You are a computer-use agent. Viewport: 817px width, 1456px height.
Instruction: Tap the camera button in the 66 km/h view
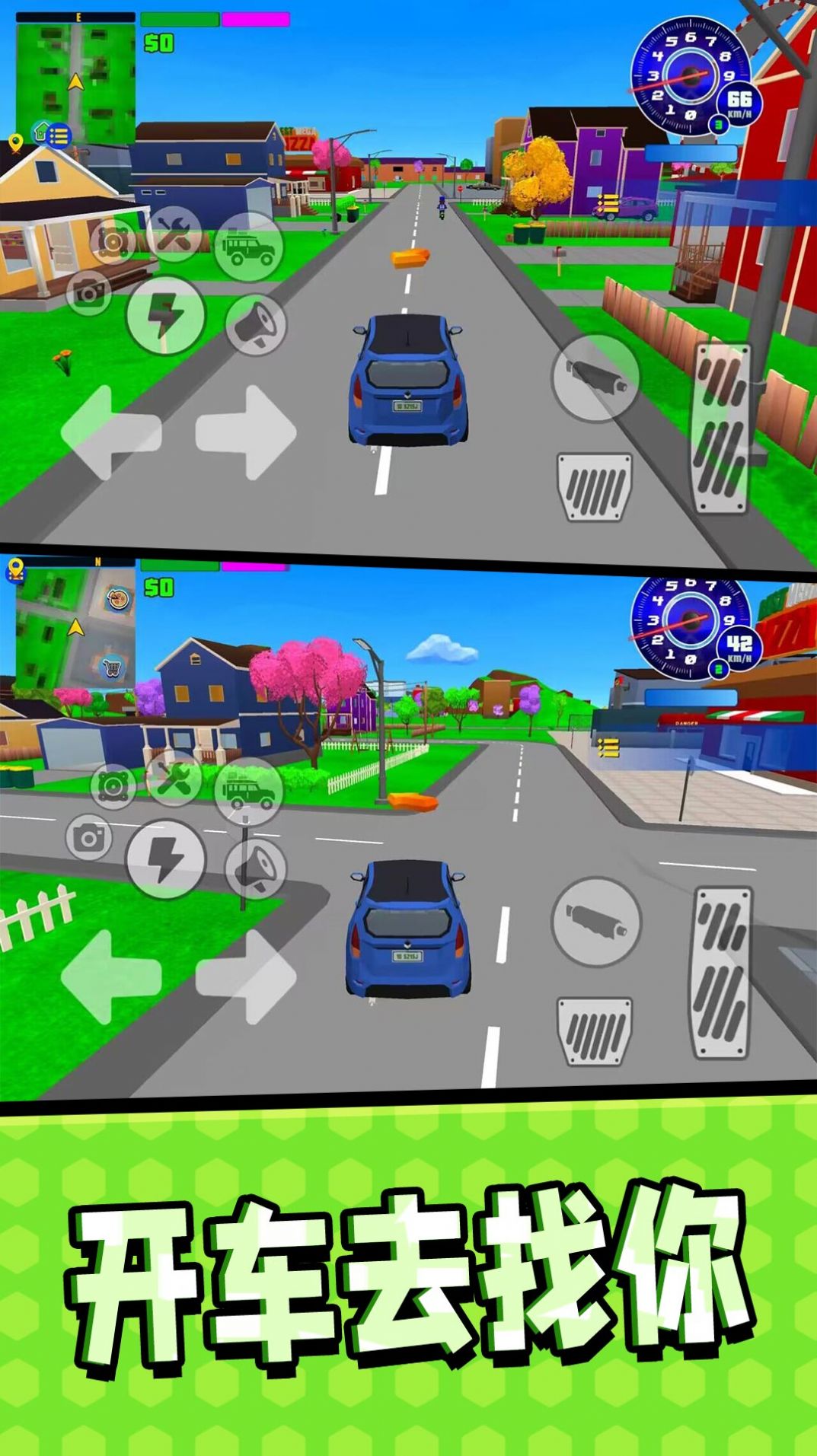click(89, 292)
